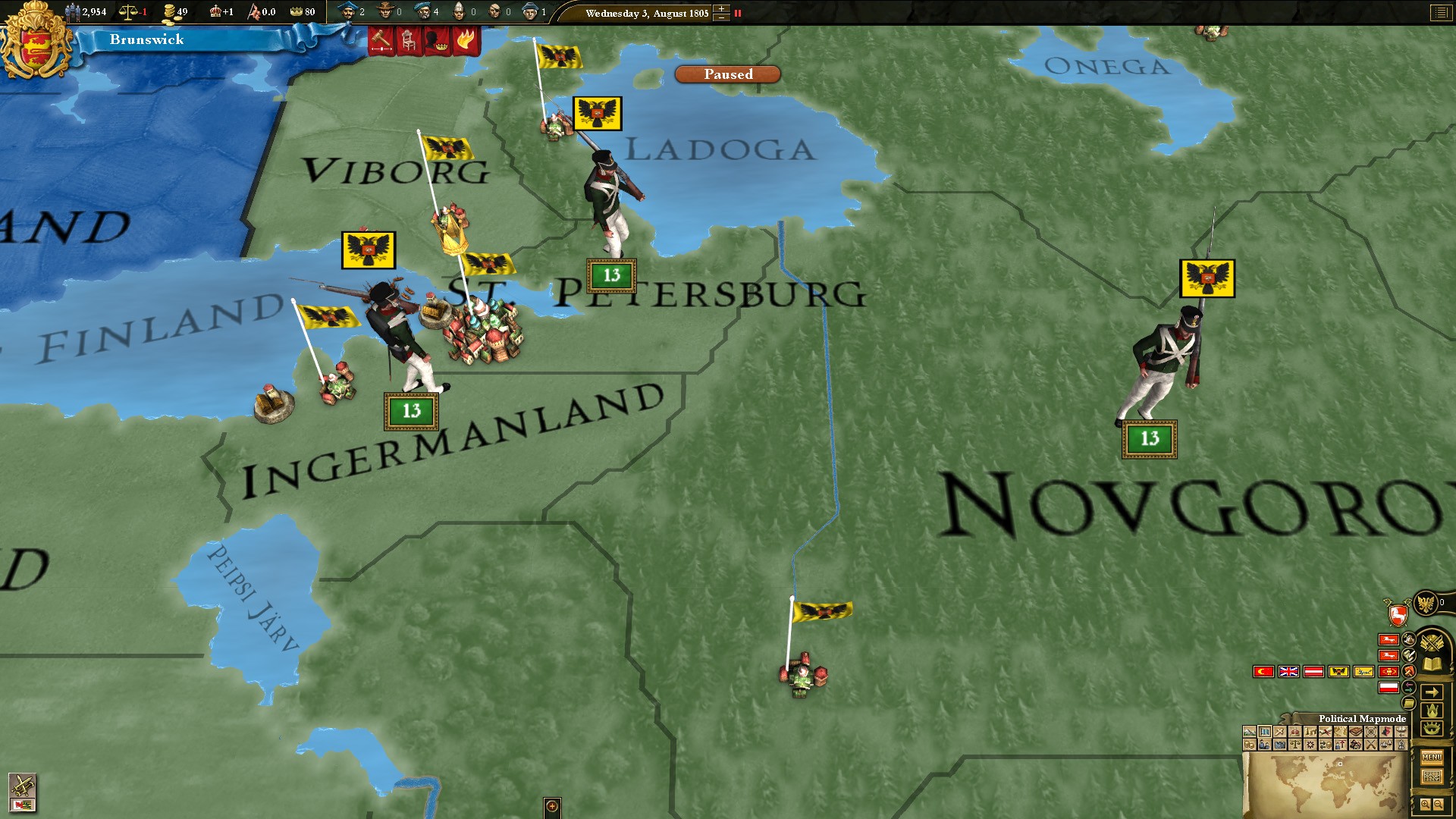Click the hammer construction alert icon

click(x=381, y=40)
